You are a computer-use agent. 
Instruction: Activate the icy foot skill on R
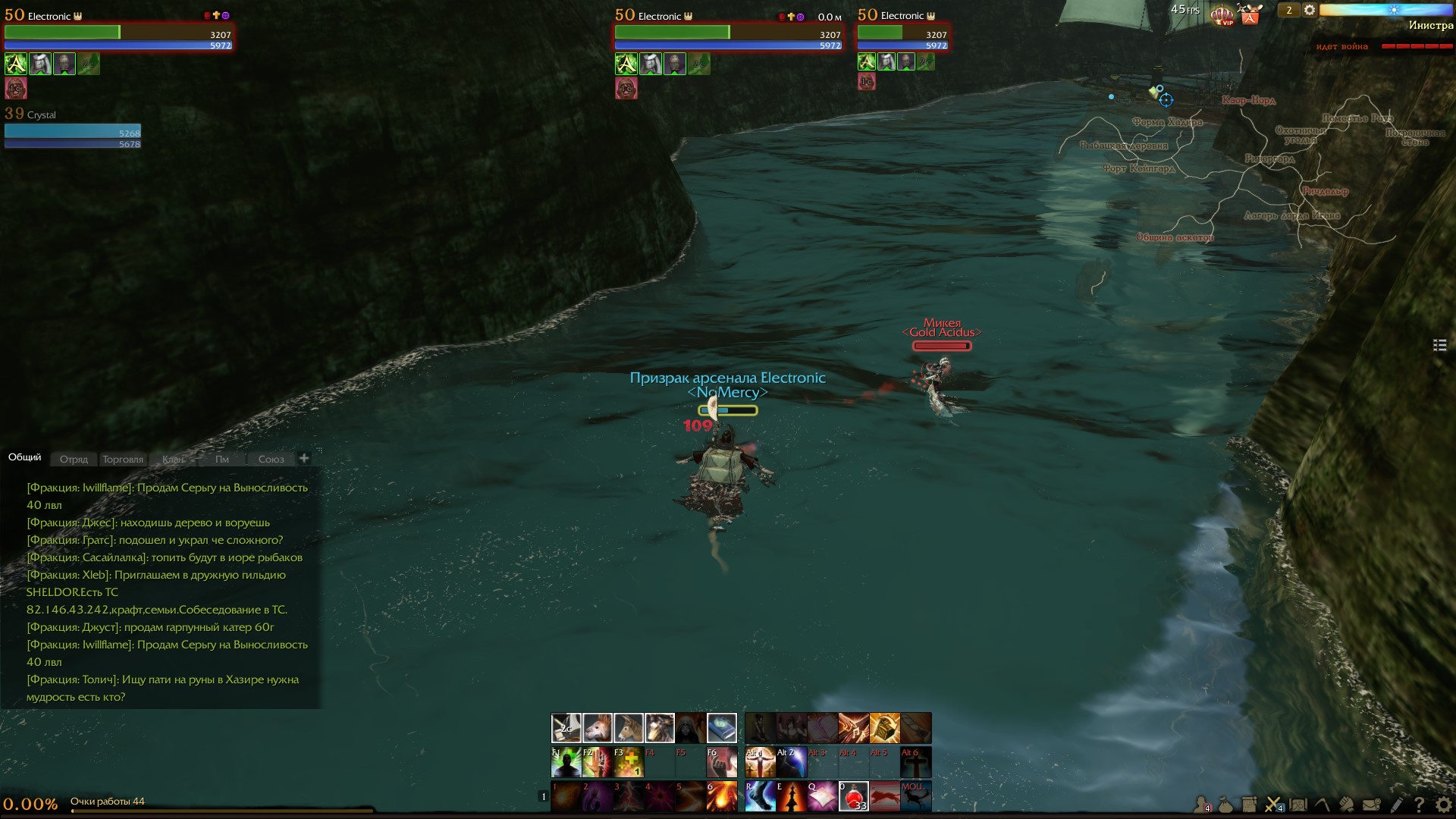[760, 797]
